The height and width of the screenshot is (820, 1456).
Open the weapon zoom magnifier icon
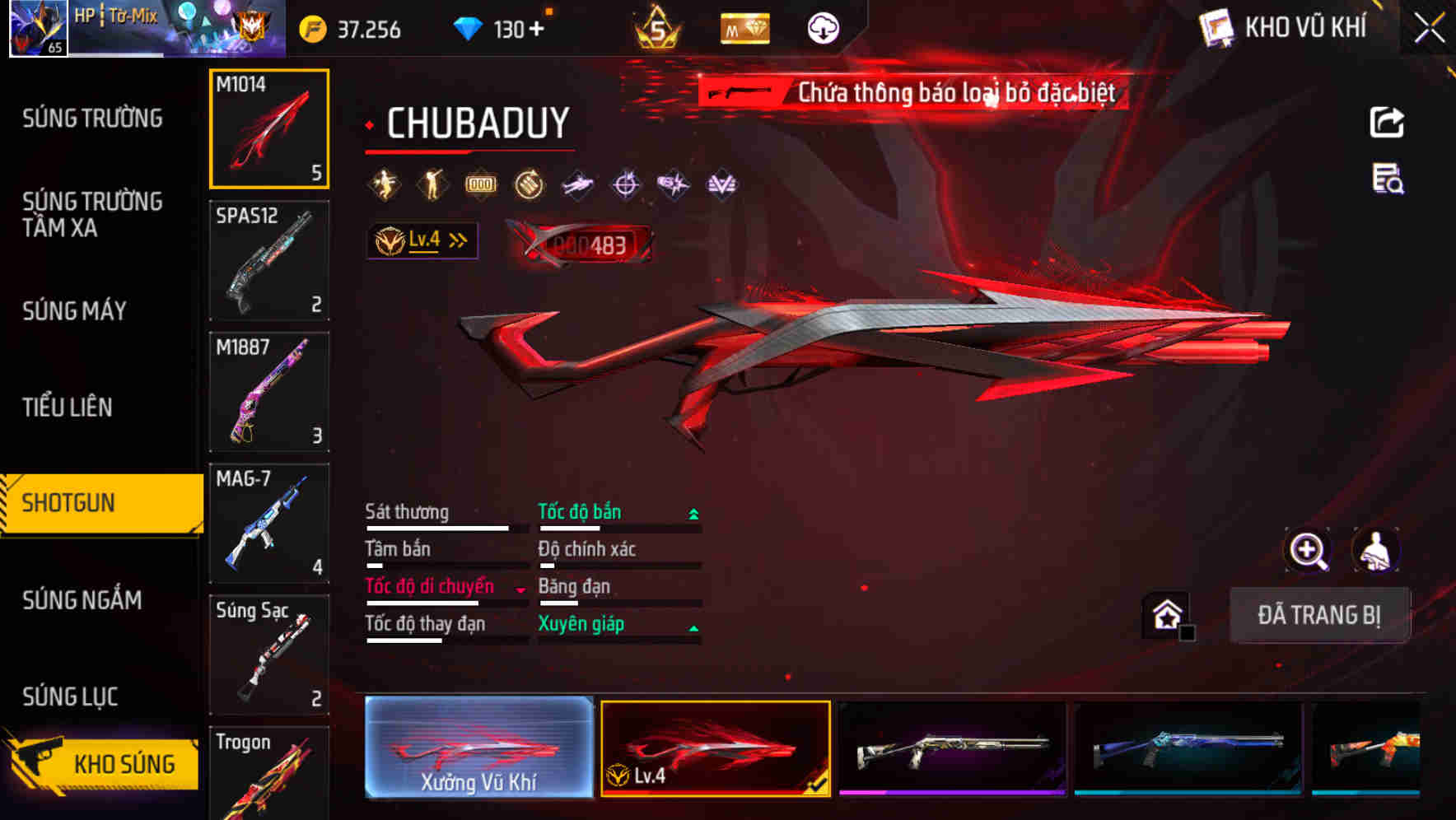[x=1306, y=550]
